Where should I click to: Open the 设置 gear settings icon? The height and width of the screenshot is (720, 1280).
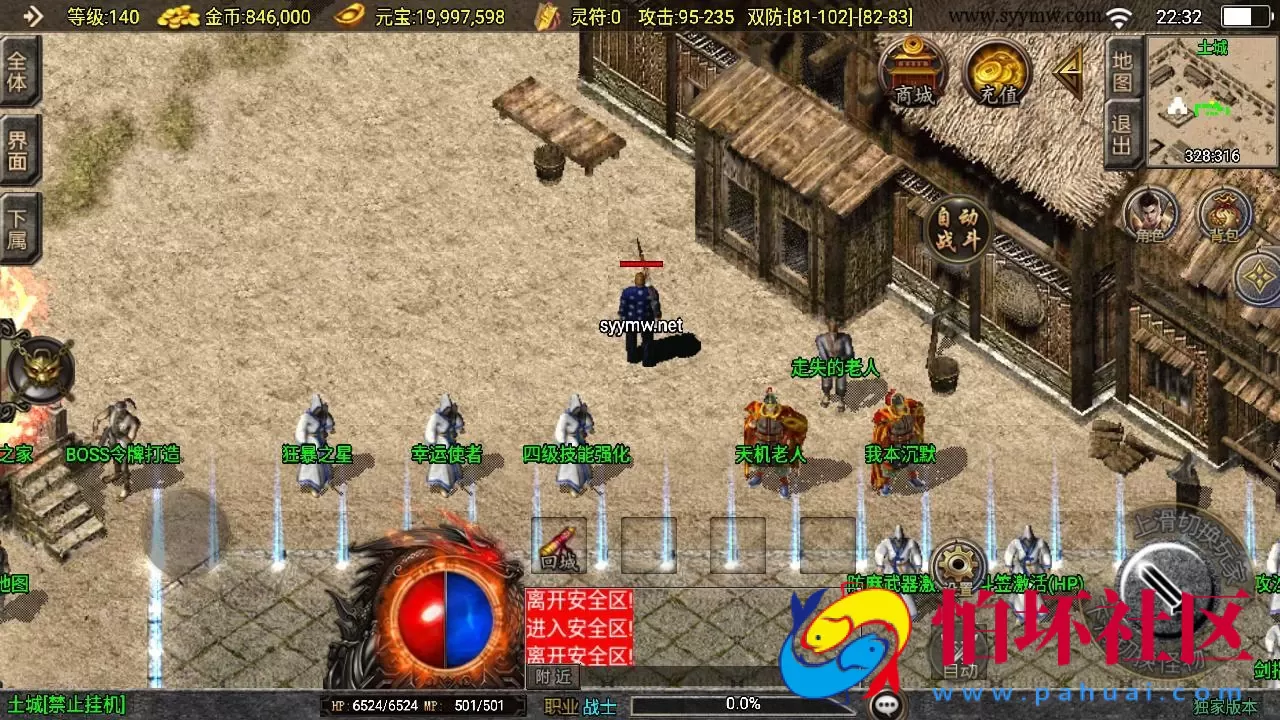[958, 563]
